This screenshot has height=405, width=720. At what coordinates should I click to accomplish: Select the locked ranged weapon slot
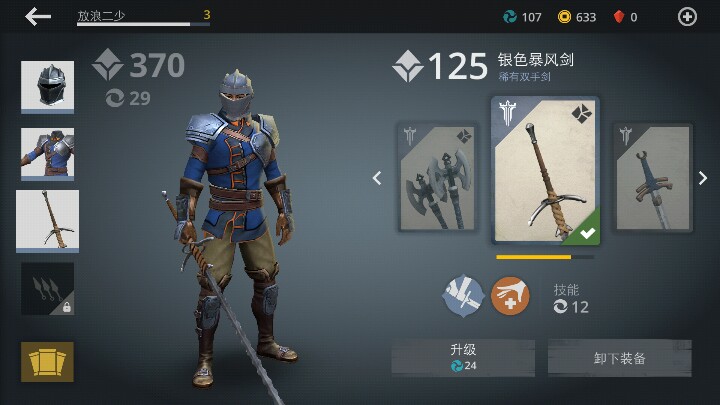47,289
